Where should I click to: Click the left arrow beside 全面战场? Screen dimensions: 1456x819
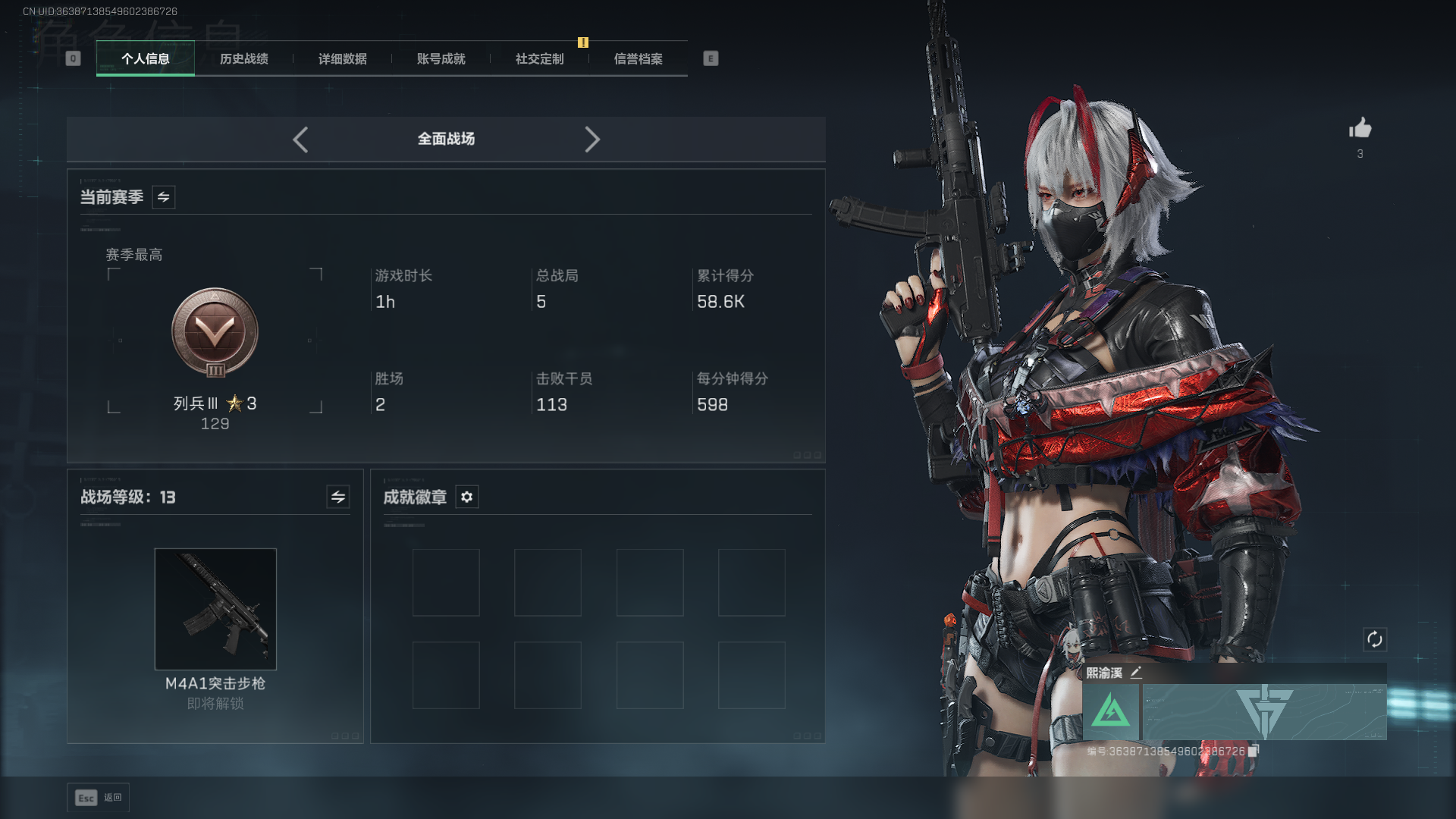pos(300,140)
